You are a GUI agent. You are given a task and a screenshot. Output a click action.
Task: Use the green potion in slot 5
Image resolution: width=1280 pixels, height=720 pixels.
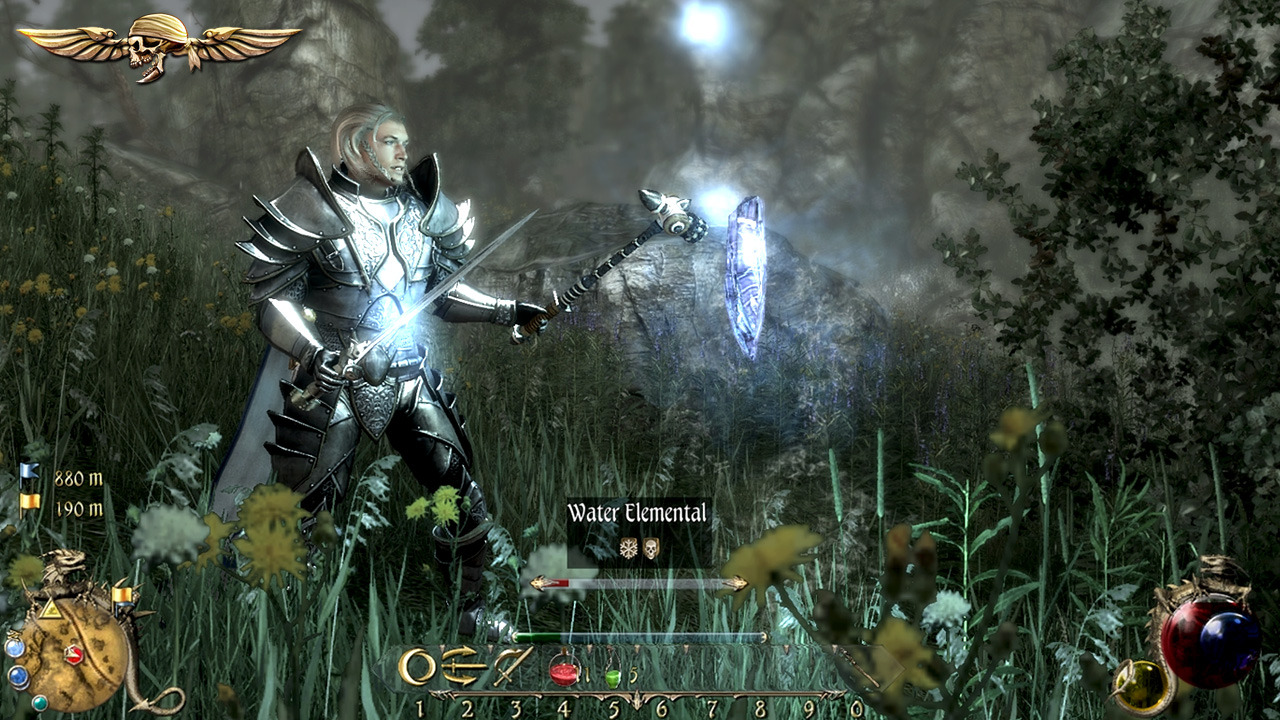[613, 676]
